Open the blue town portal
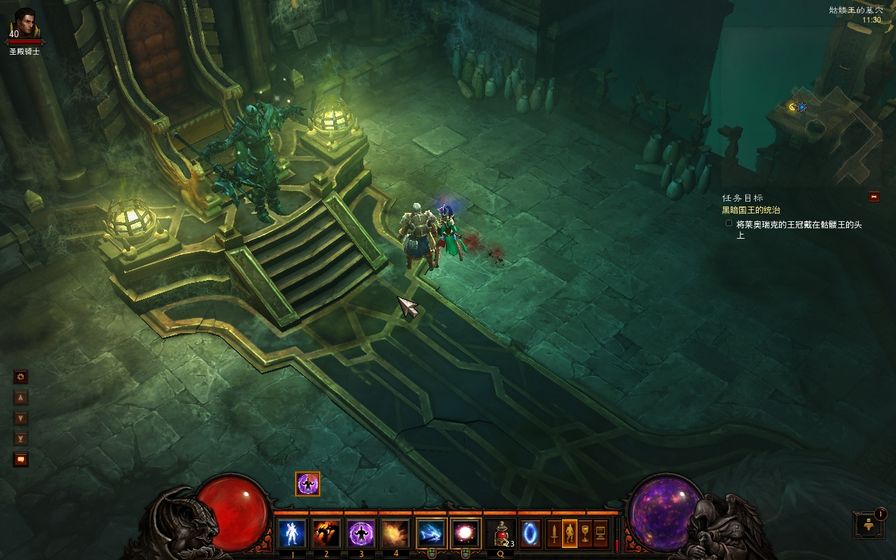 (530, 532)
